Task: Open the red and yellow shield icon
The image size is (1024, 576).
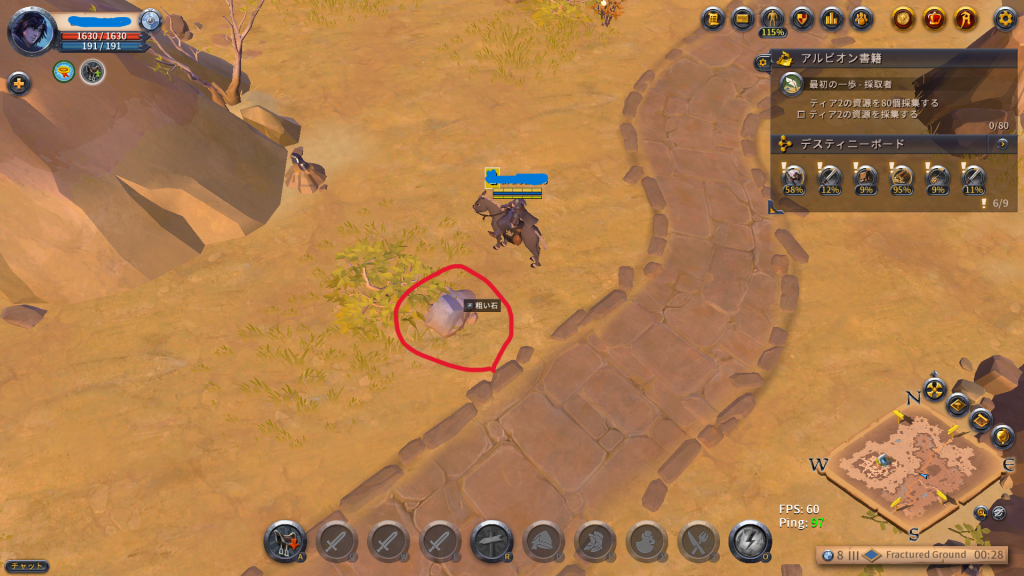Action: coord(802,18)
